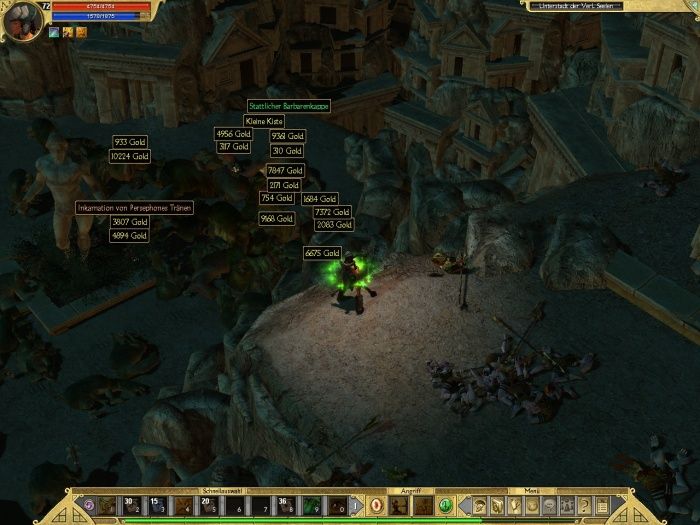Use the quickslot holding a stack of 30

133,506
